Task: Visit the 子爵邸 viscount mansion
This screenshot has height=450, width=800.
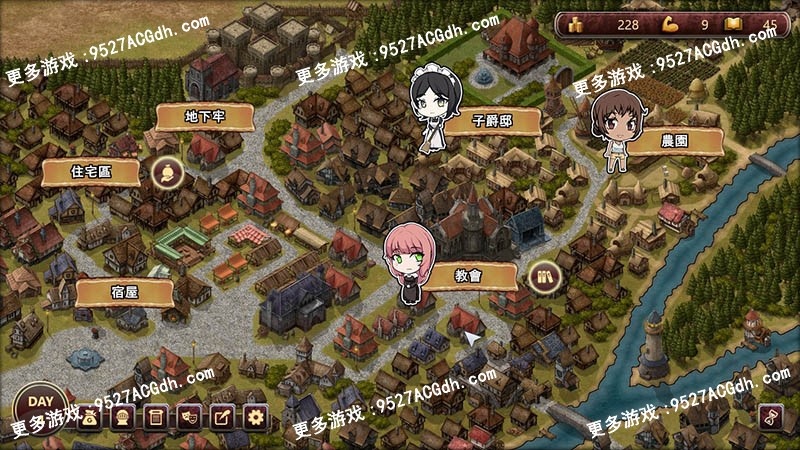Action: point(492,121)
